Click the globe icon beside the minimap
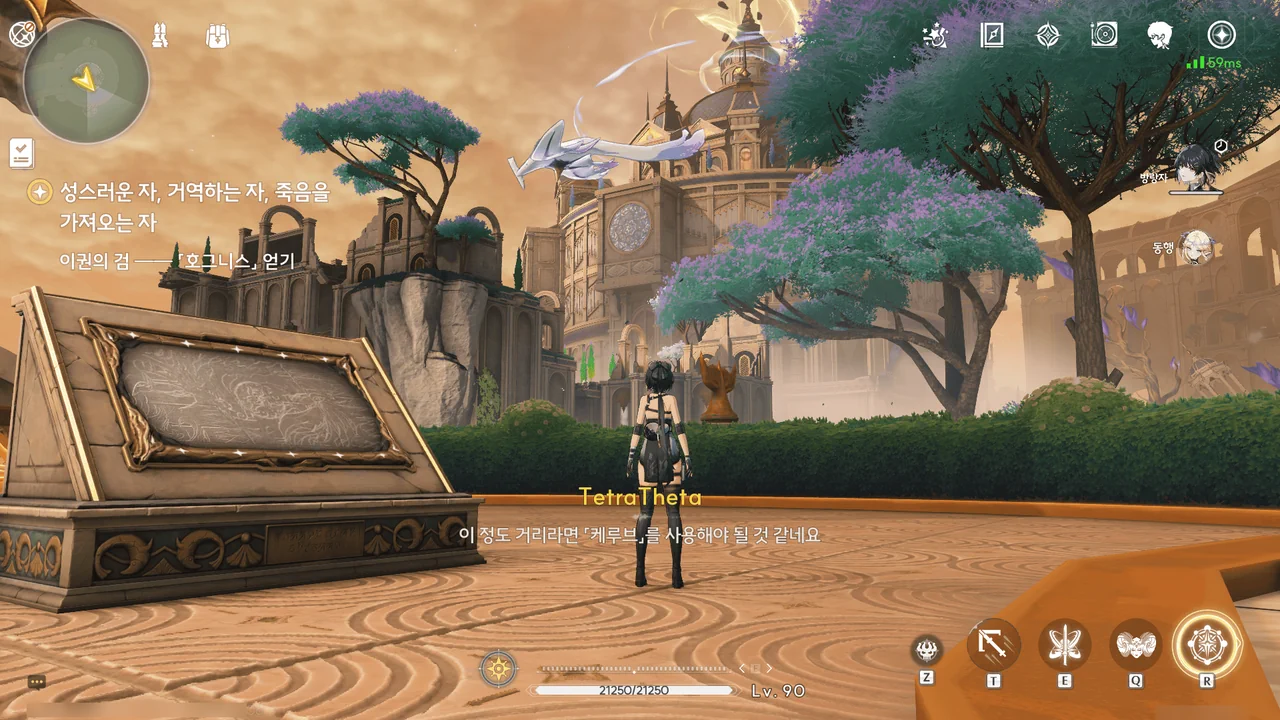This screenshot has width=1280, height=720. point(21,35)
